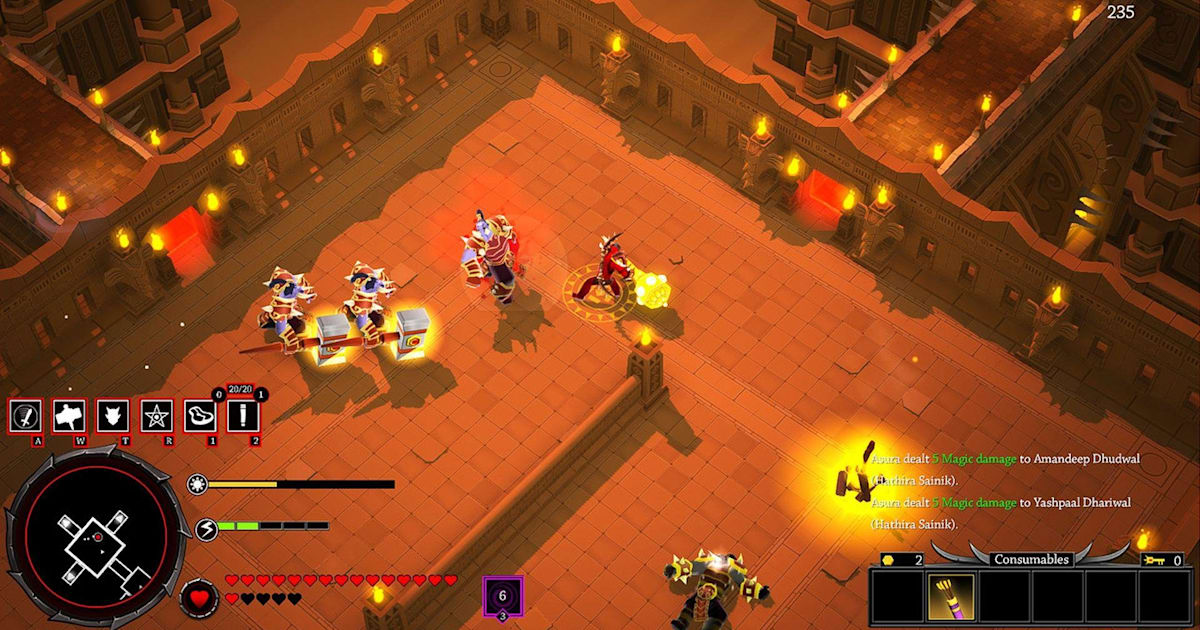Use the hammer ability icon

pos(68,416)
